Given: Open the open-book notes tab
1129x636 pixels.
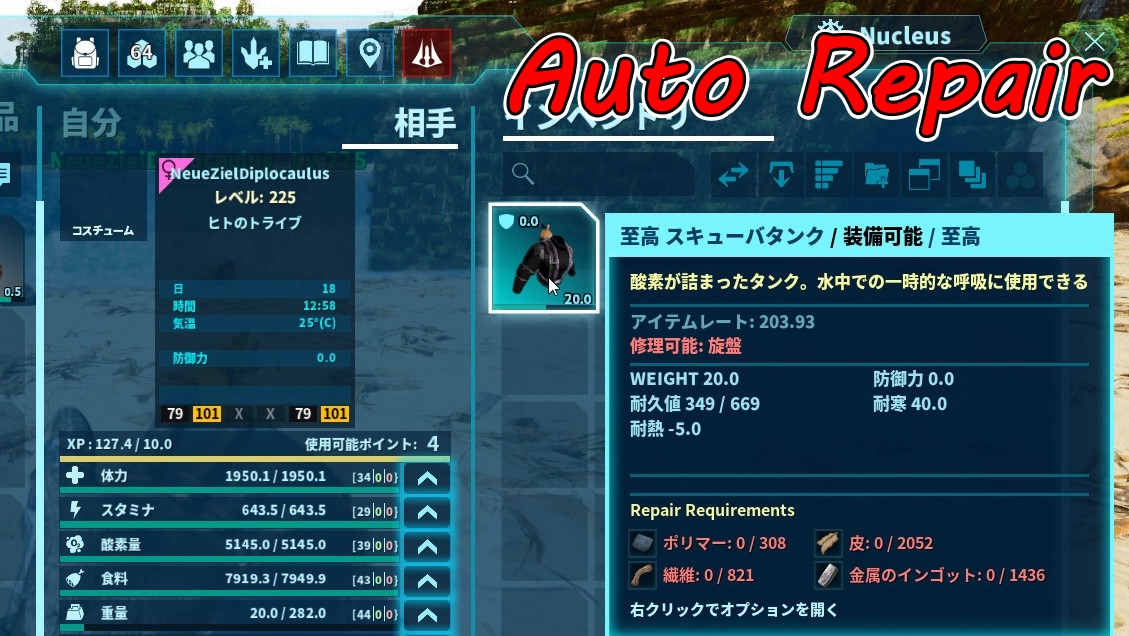Looking at the screenshot, I should 313,53.
